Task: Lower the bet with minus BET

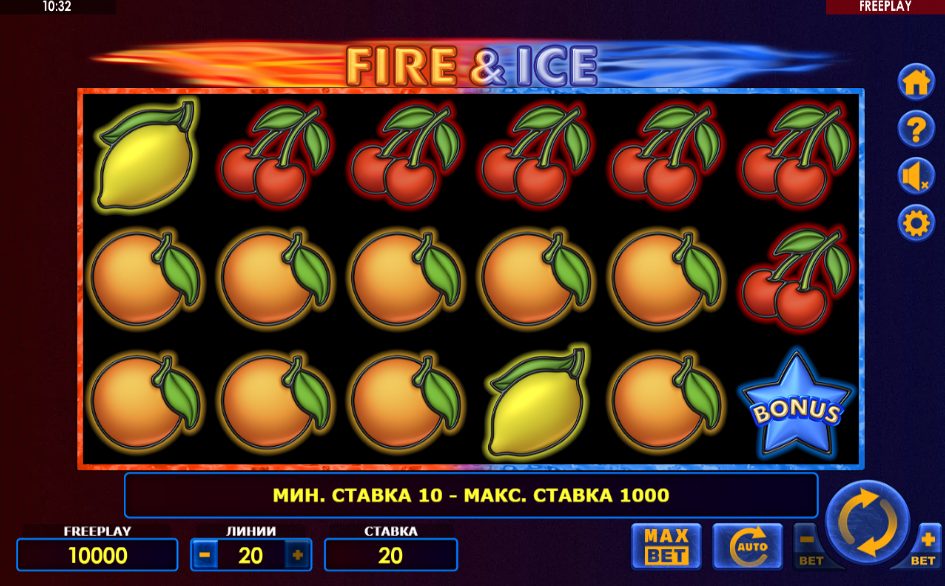Action: (808, 545)
